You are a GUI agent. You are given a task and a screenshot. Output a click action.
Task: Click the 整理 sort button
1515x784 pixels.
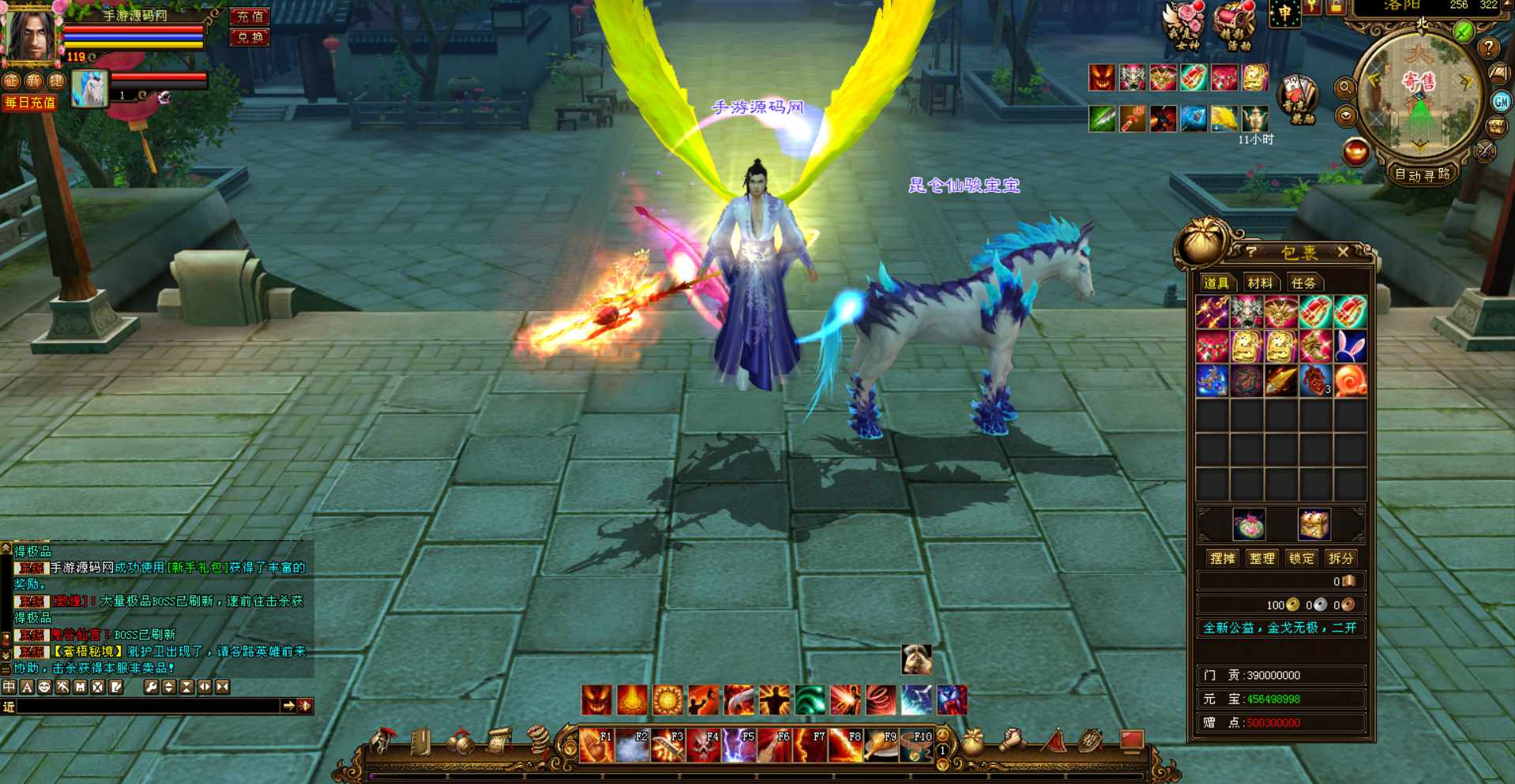click(1261, 558)
